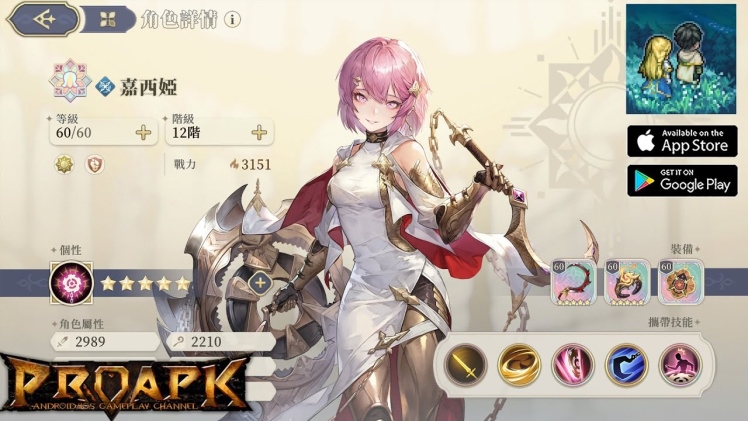
Task: Select the flaming claw equipment slot
Action: coord(628,283)
